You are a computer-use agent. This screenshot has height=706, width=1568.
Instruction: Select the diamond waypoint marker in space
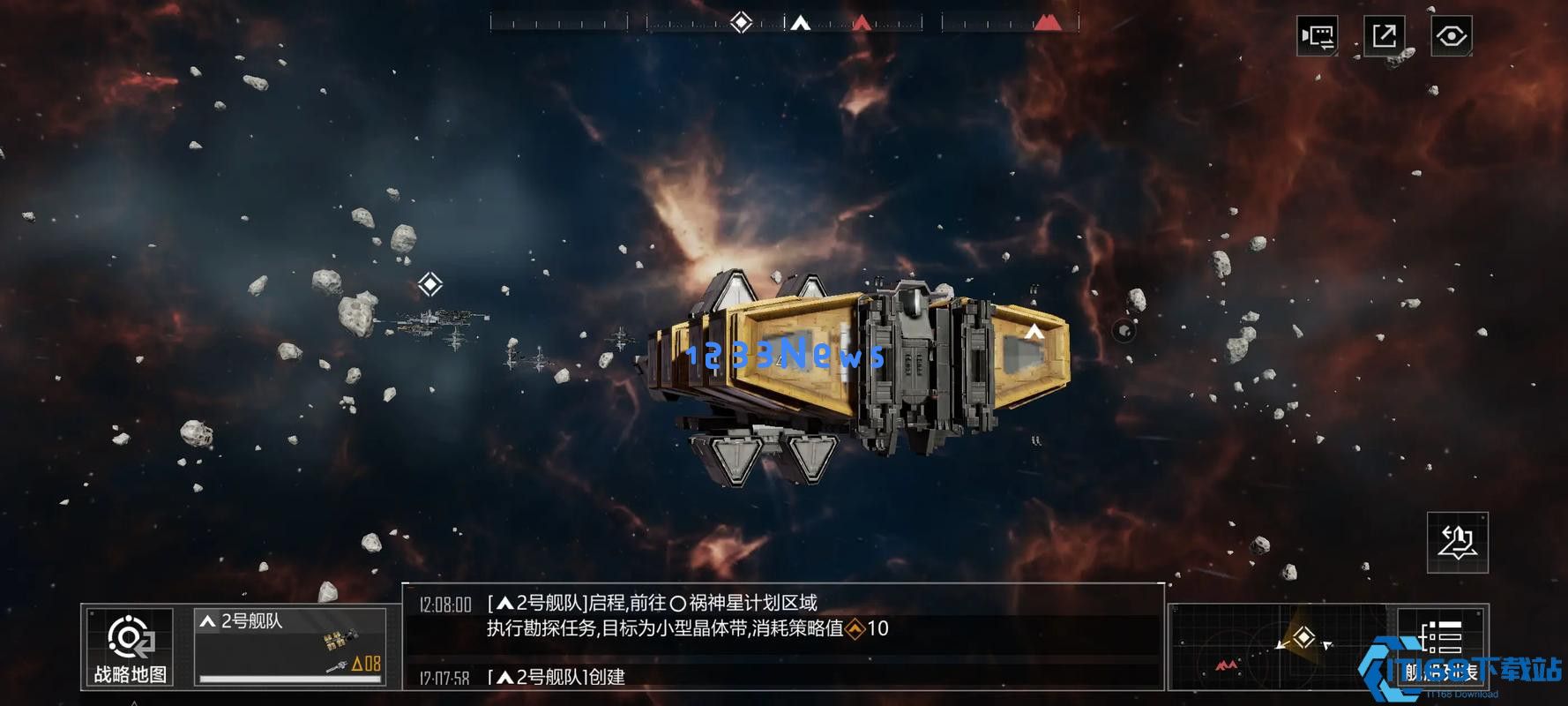(429, 284)
